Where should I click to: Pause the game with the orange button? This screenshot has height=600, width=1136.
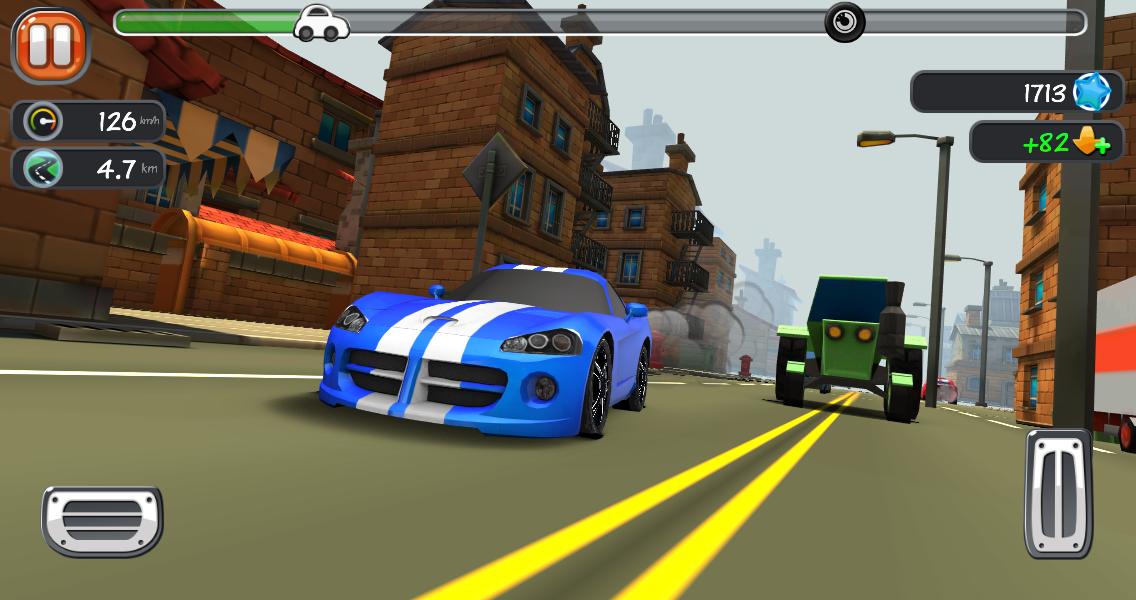coord(50,44)
